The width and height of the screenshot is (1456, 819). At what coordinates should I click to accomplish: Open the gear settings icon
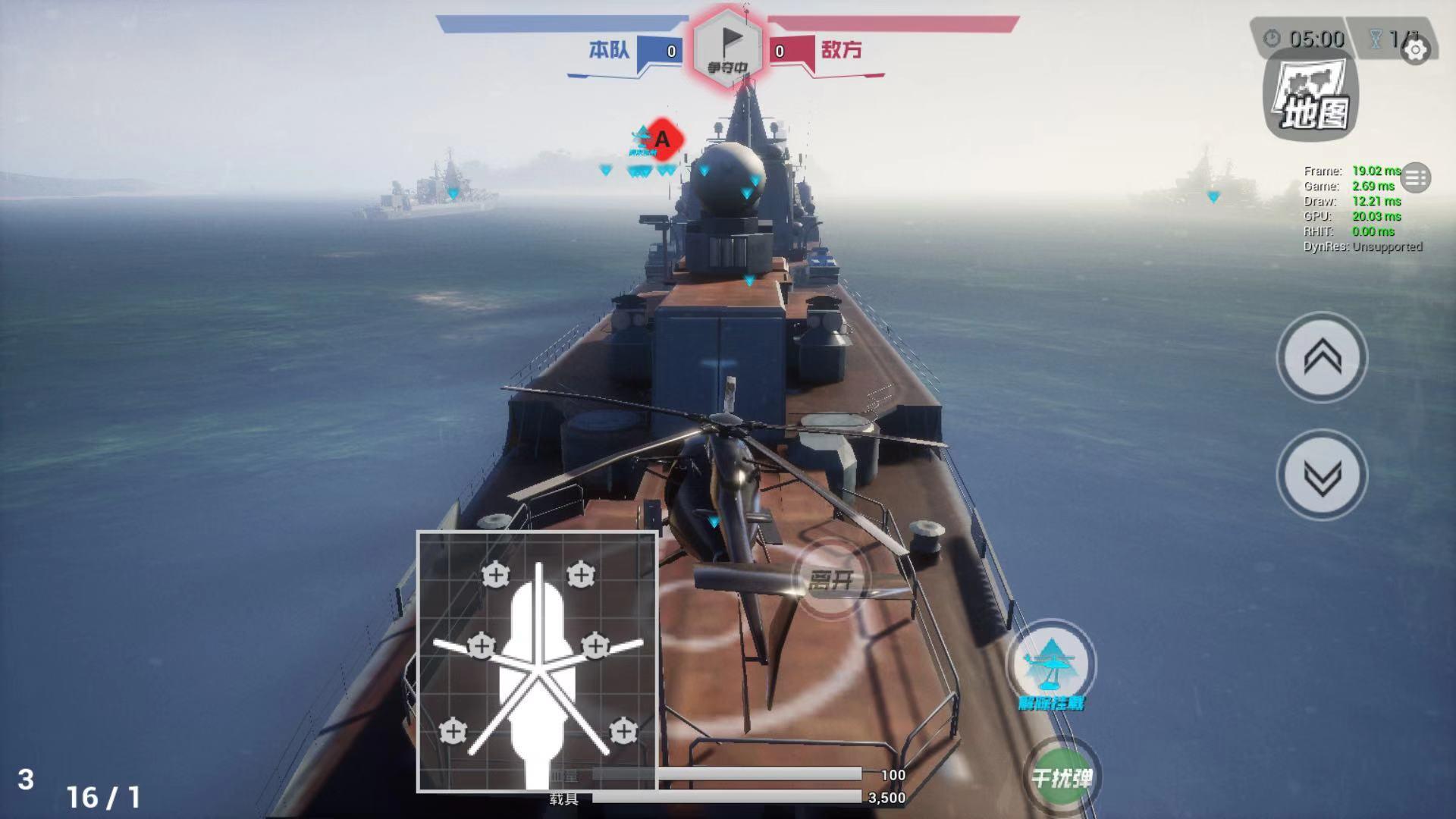pos(1415,51)
